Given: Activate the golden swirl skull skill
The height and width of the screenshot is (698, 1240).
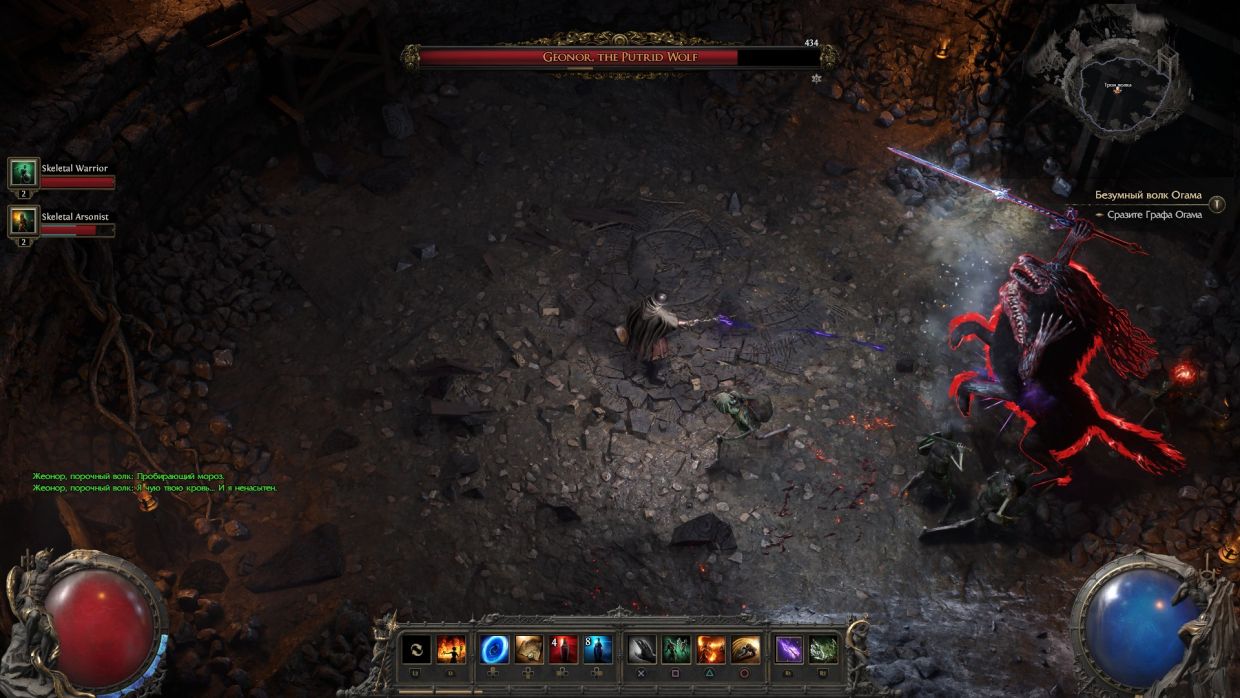Looking at the screenshot, I should [745, 650].
